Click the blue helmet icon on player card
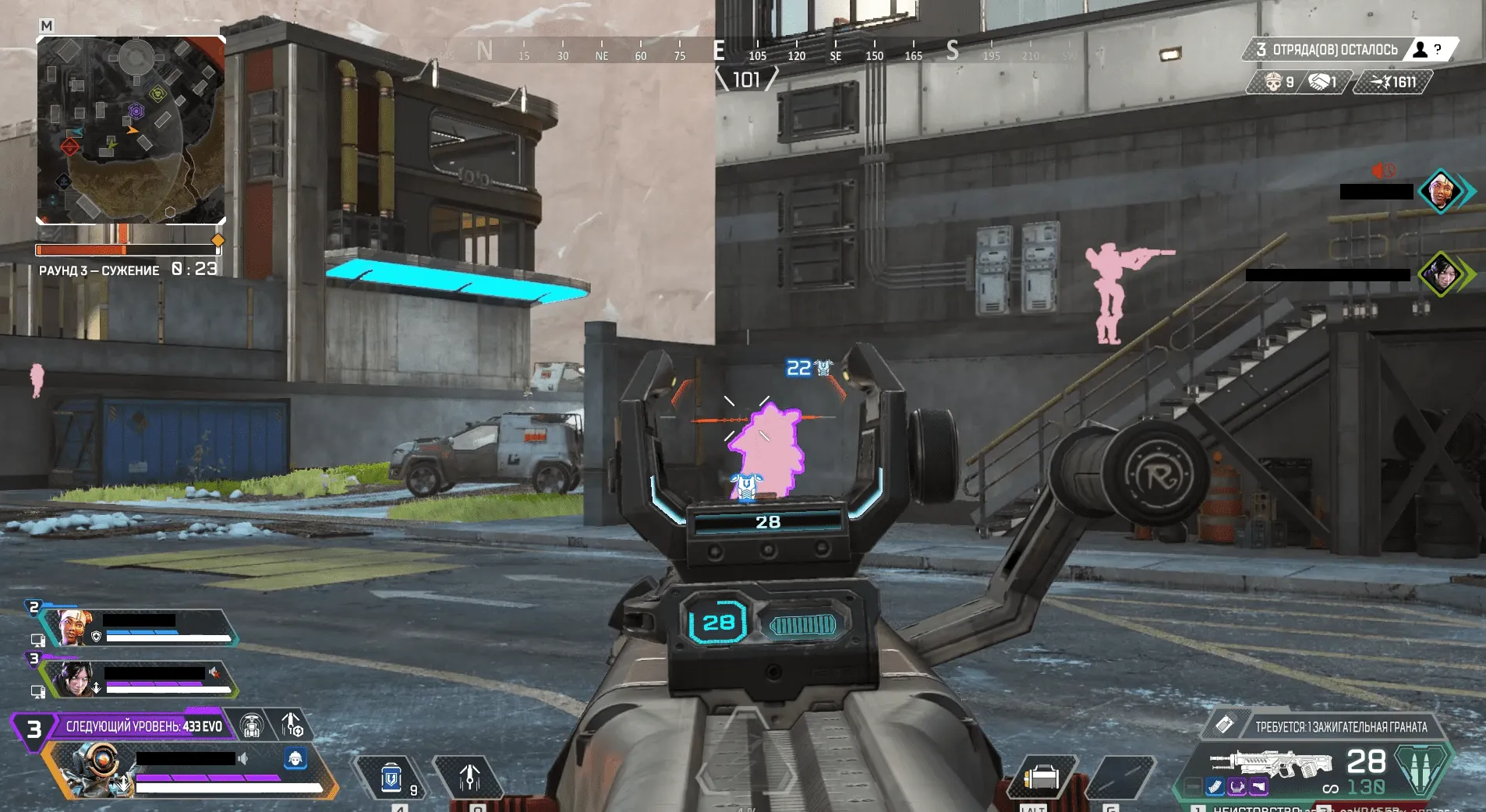1486x812 pixels. pyautogui.click(x=295, y=758)
